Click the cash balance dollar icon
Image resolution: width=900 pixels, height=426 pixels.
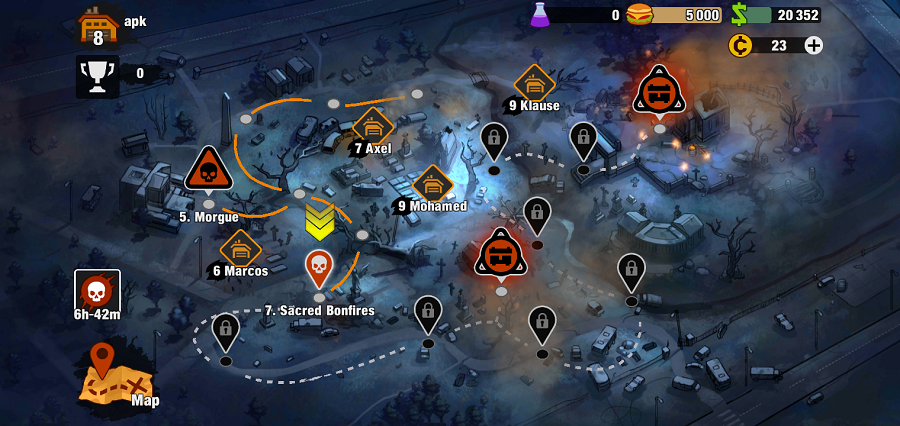[x=739, y=14]
